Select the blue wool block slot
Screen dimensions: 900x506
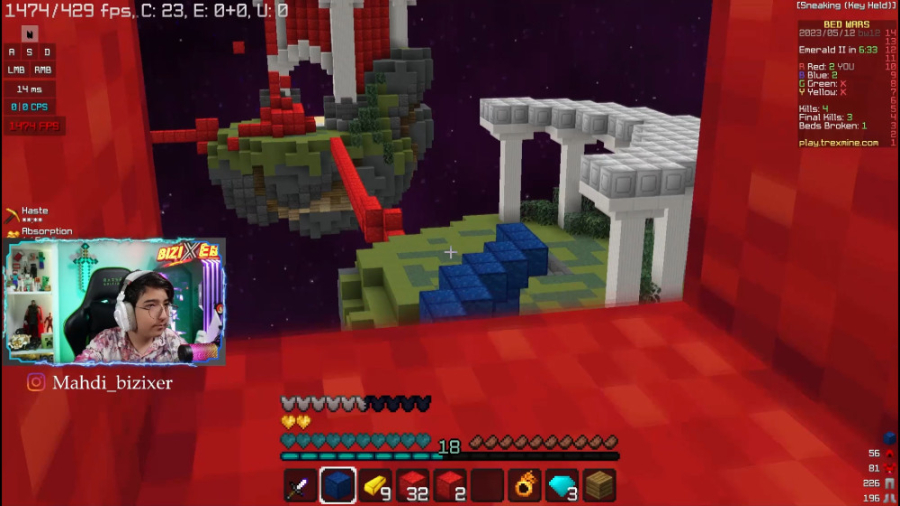click(338, 486)
